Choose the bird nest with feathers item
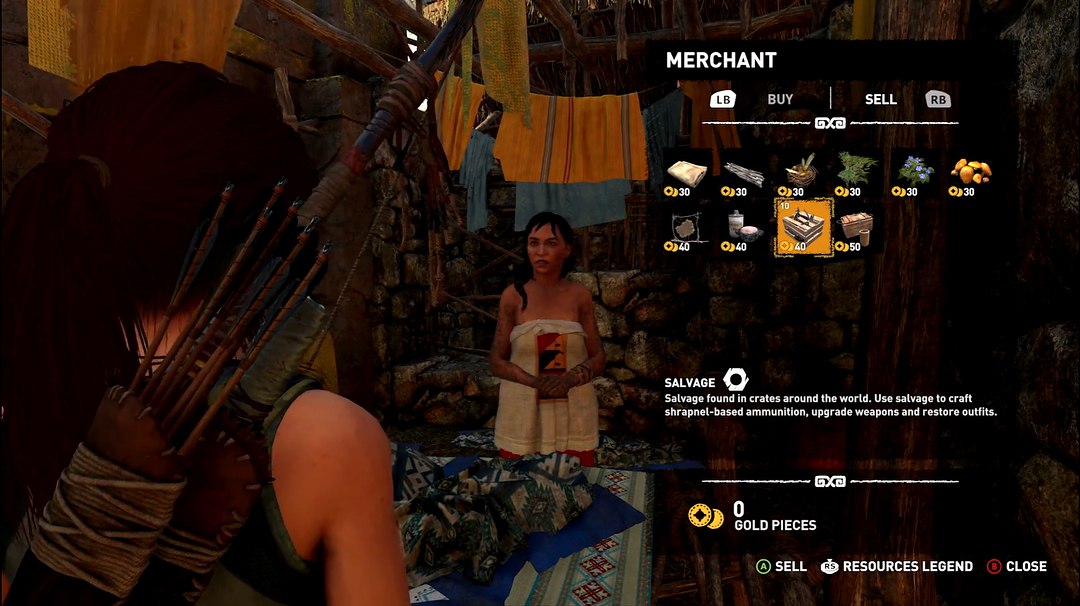Viewport: 1080px width, 606px height. pos(799,173)
